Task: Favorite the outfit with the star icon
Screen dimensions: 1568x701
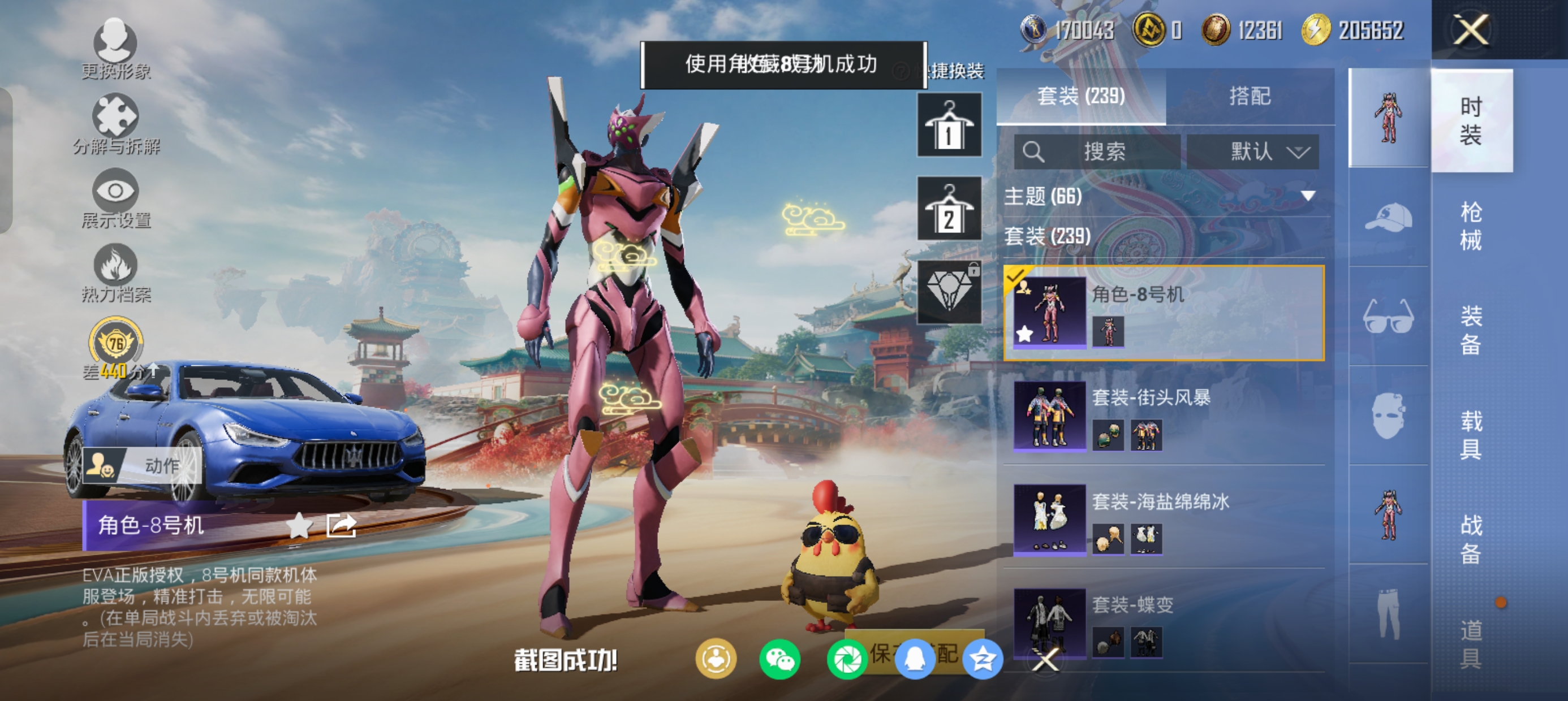Action: click(x=299, y=525)
